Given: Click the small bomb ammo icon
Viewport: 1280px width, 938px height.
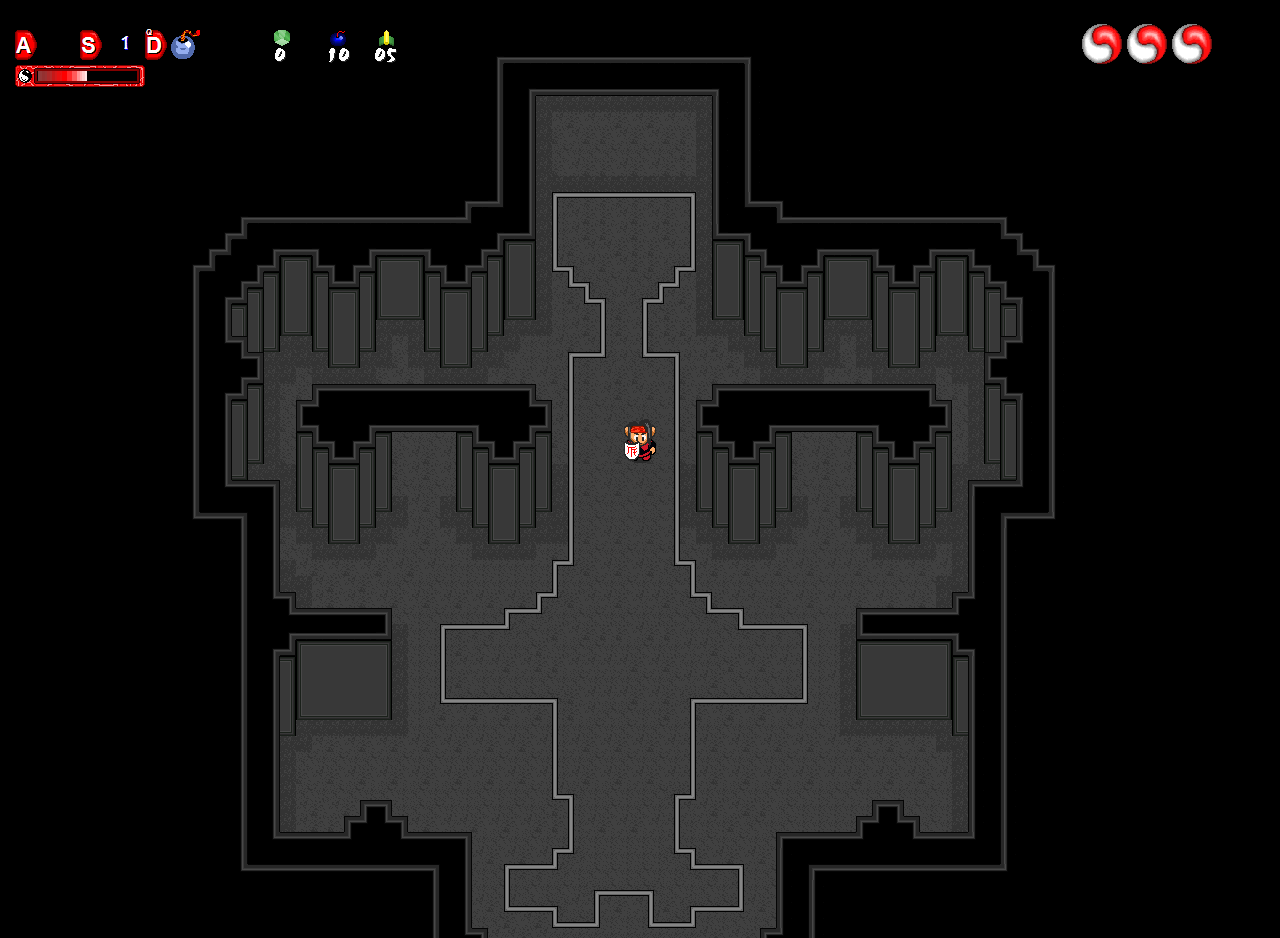Looking at the screenshot, I should point(338,38).
